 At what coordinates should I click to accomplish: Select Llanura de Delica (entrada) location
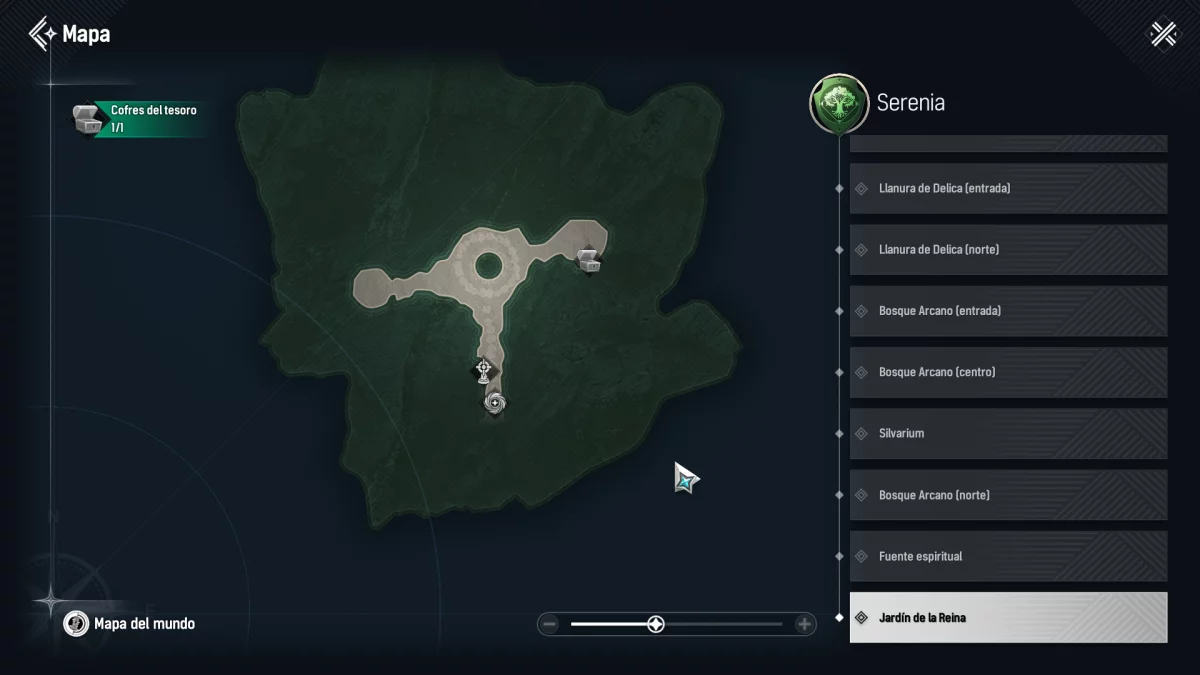(1008, 188)
